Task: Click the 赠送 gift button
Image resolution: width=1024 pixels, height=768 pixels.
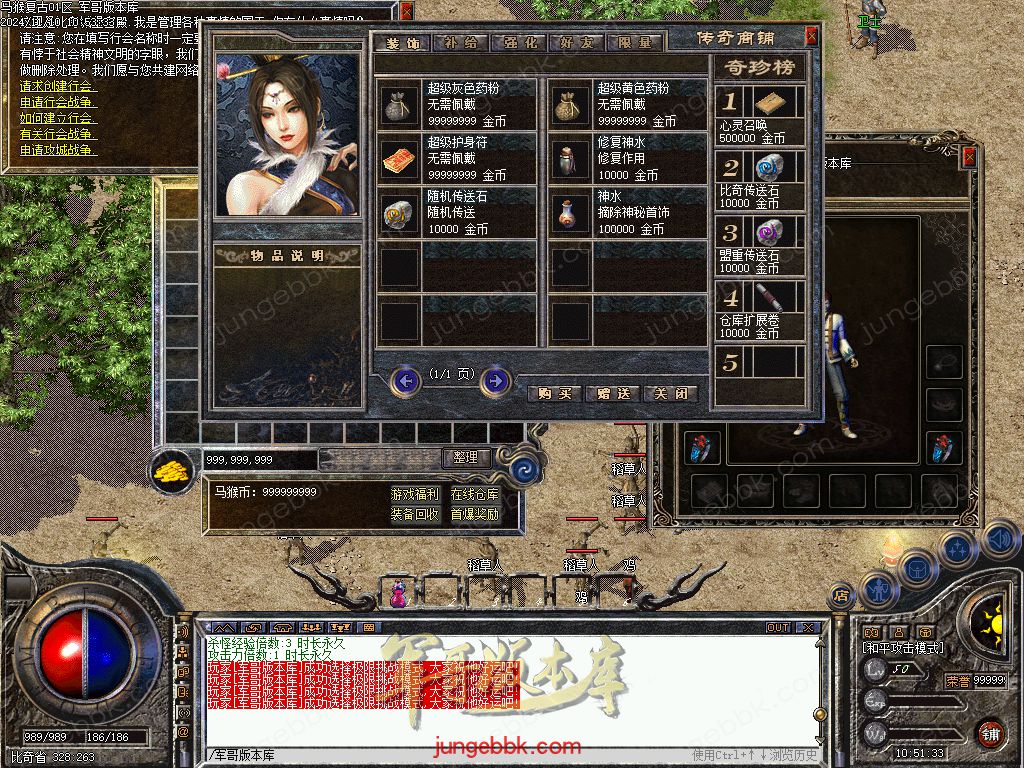Action: [612, 393]
